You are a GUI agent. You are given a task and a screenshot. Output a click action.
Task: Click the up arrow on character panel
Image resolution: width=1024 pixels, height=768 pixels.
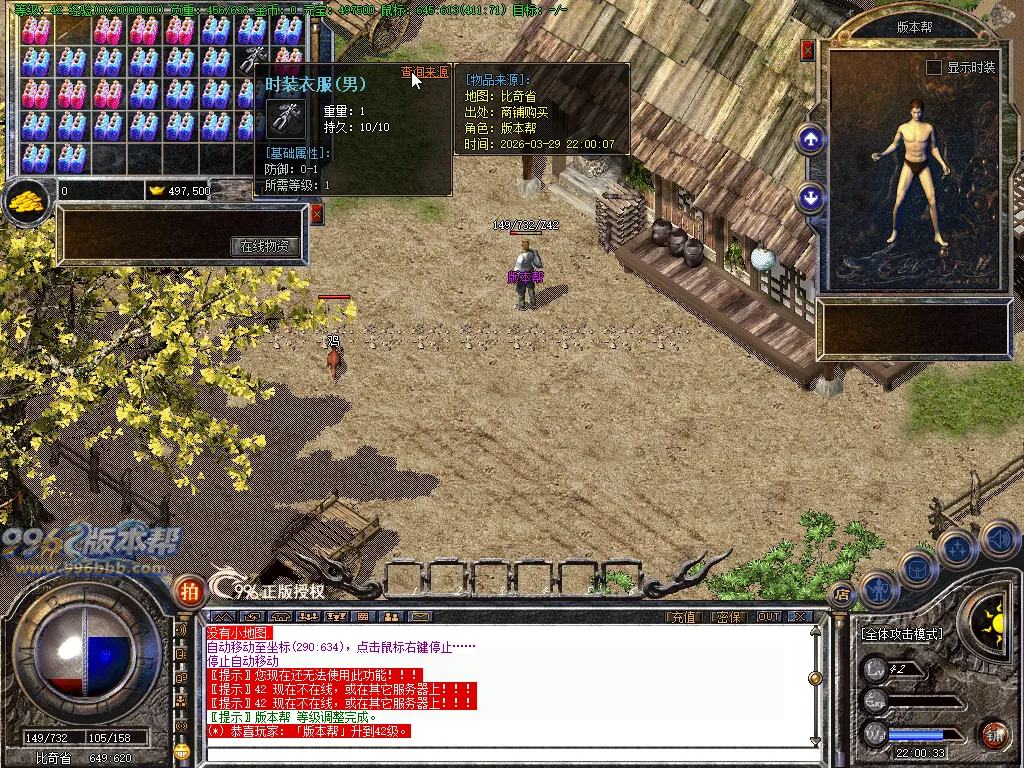(810, 139)
